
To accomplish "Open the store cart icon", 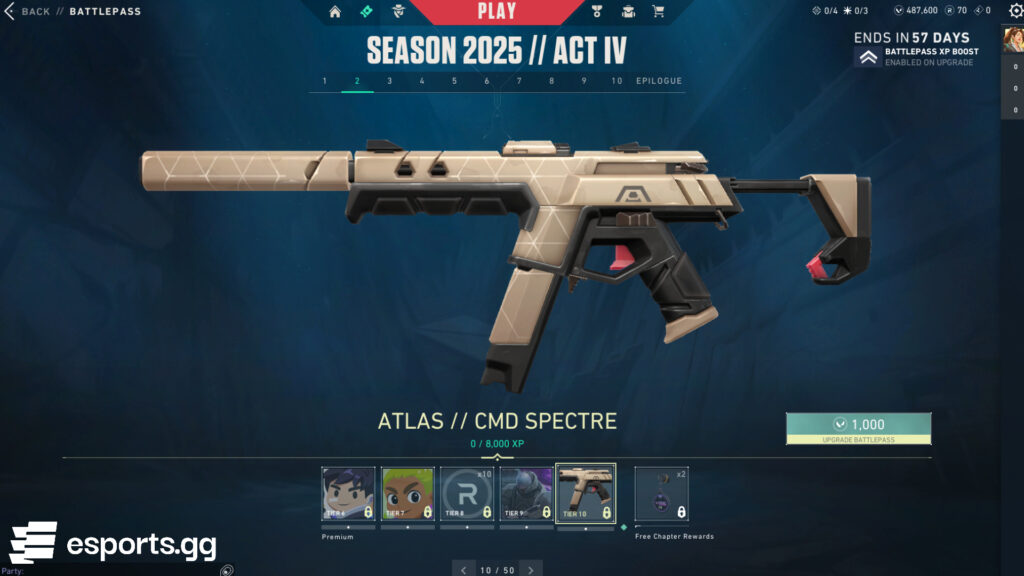I will (658, 12).
